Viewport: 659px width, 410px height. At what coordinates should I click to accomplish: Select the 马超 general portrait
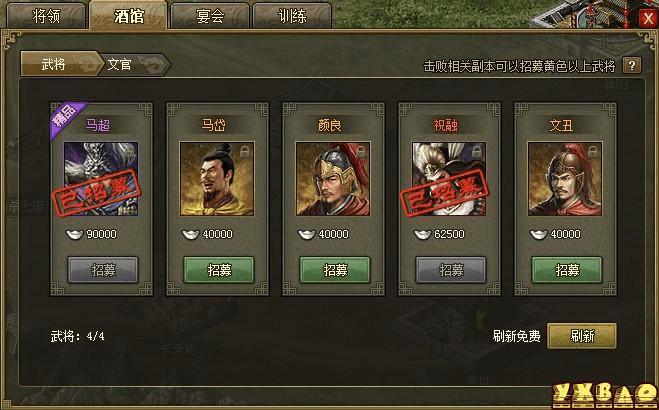101,178
